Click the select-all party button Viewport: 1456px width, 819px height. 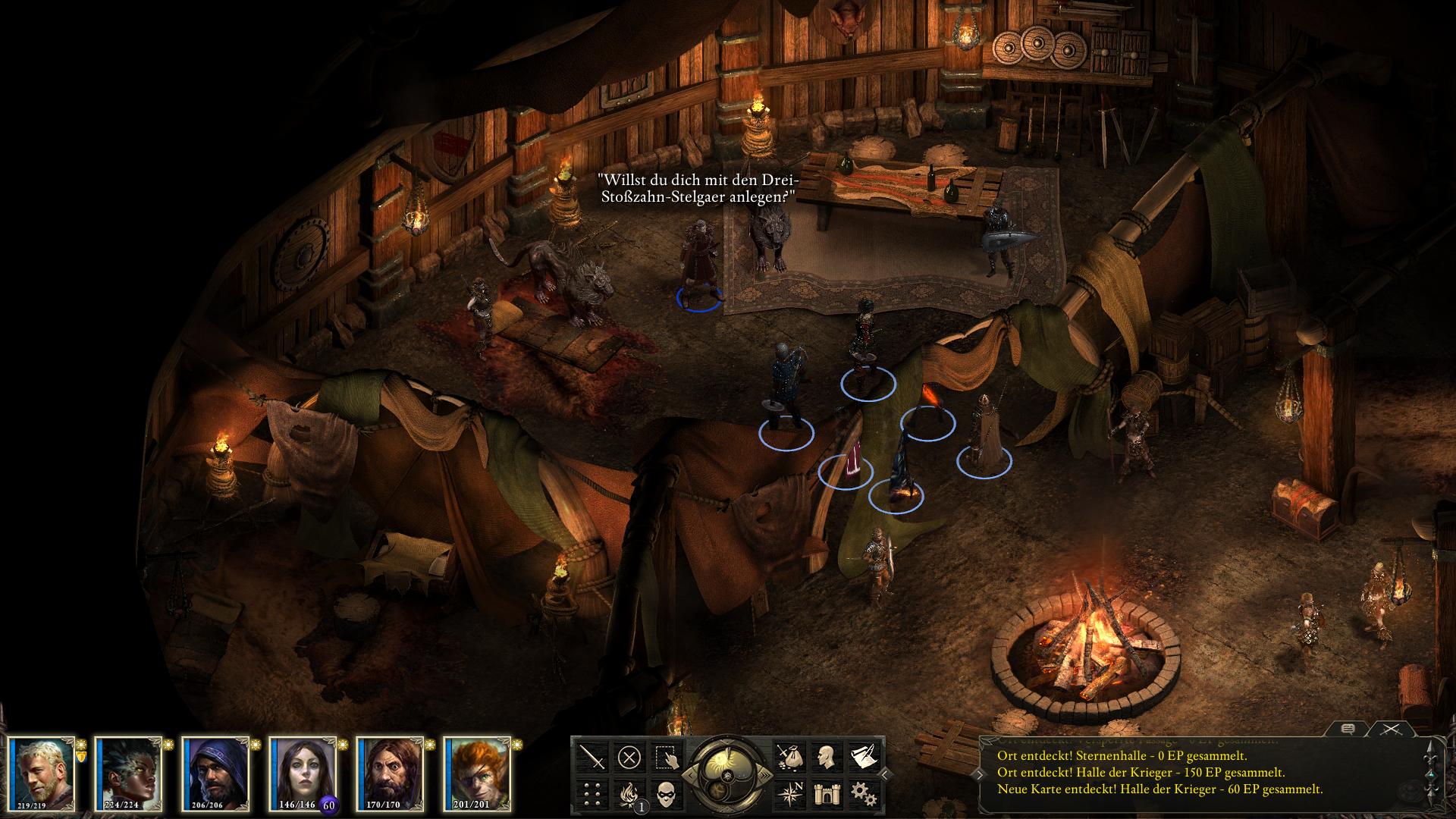click(x=667, y=756)
